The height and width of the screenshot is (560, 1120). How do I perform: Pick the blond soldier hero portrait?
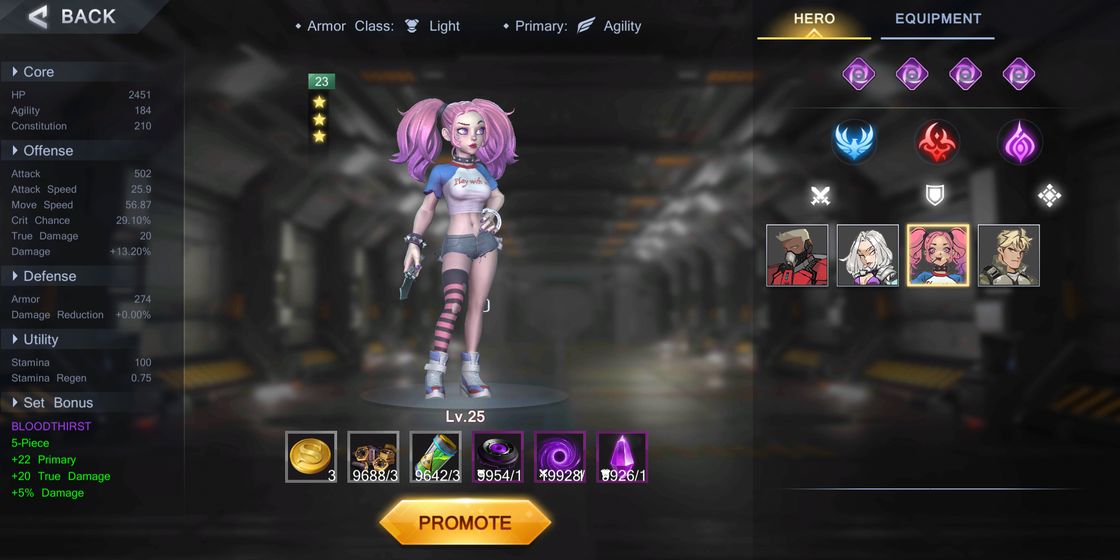tap(1008, 255)
